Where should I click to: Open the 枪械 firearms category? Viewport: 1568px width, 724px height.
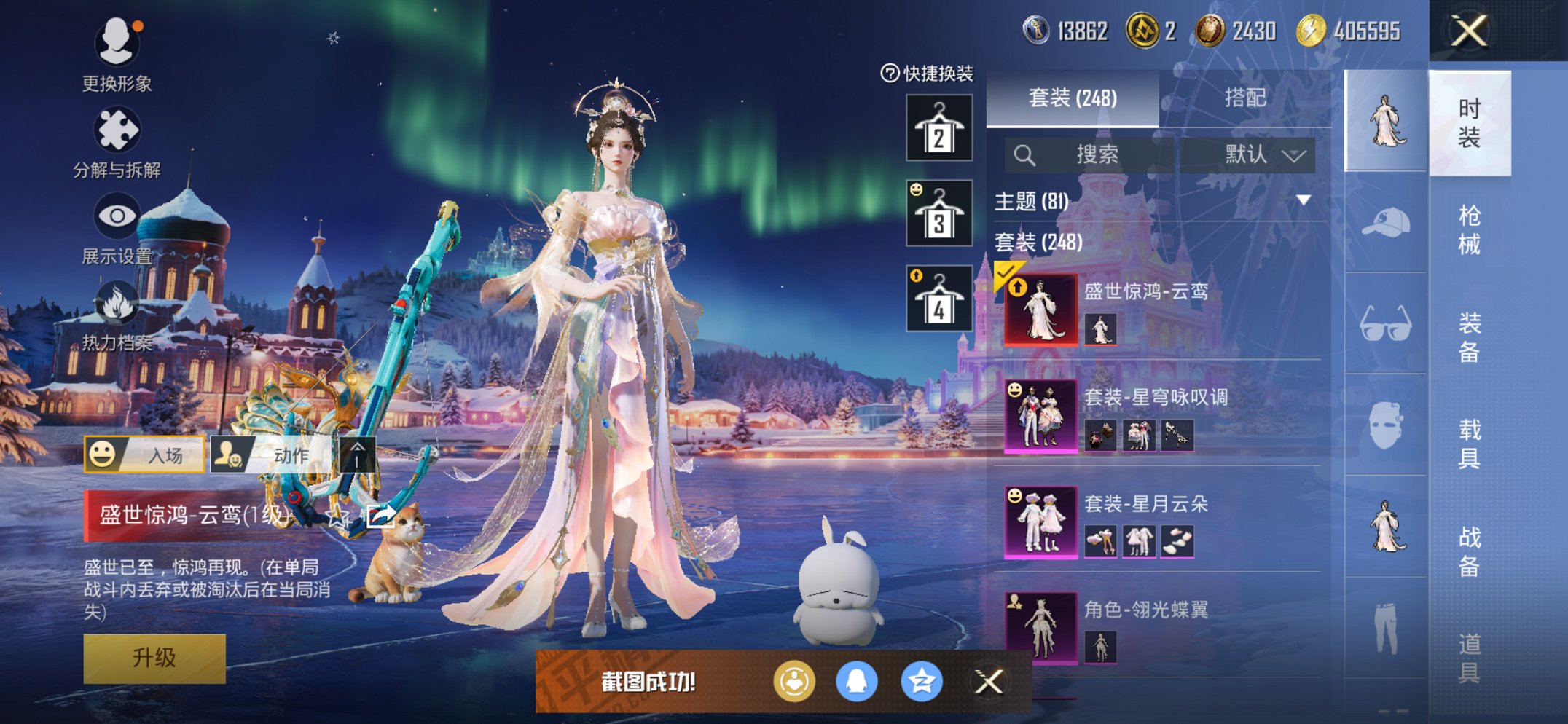pyautogui.click(x=1469, y=229)
